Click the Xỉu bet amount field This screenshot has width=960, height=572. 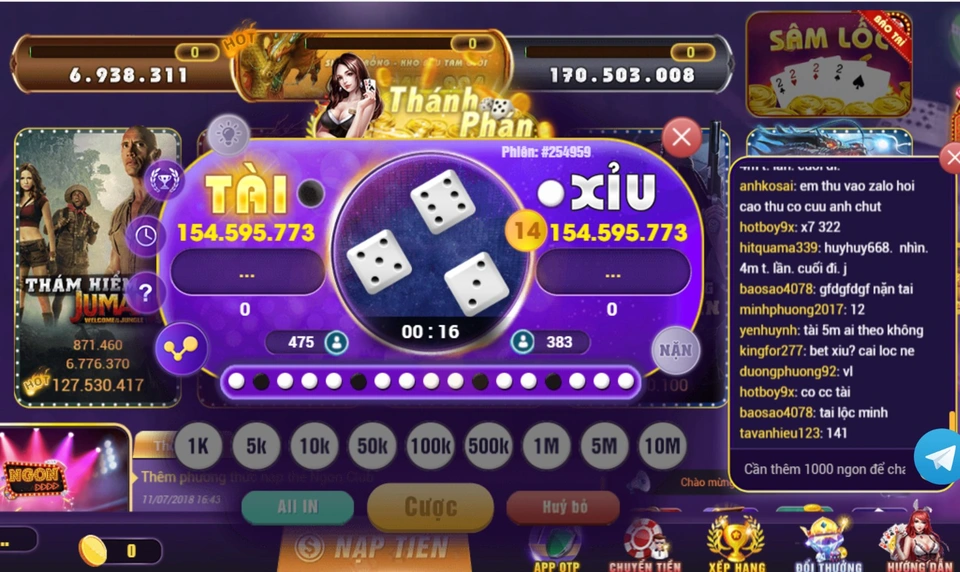612,272
